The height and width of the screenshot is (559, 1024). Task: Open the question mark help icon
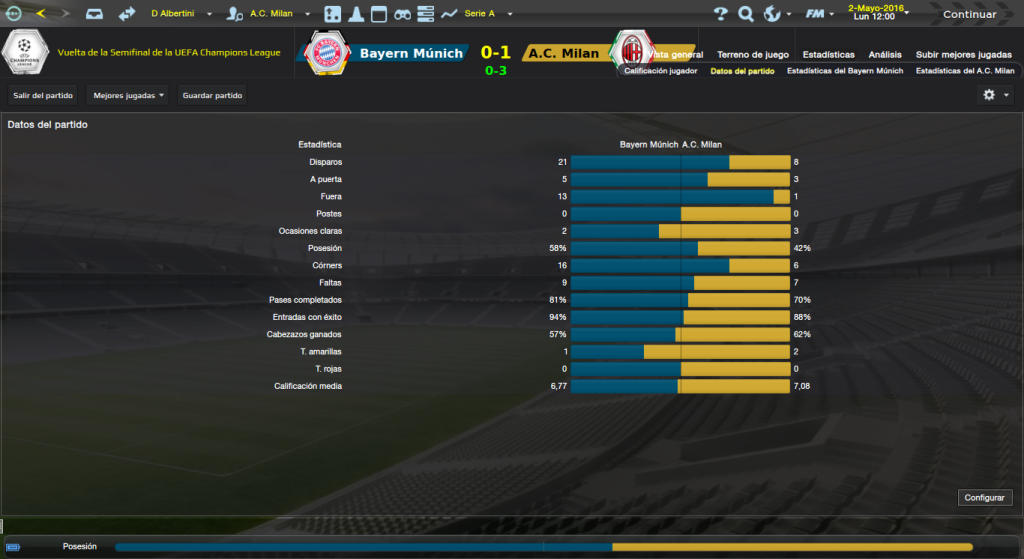[721, 14]
